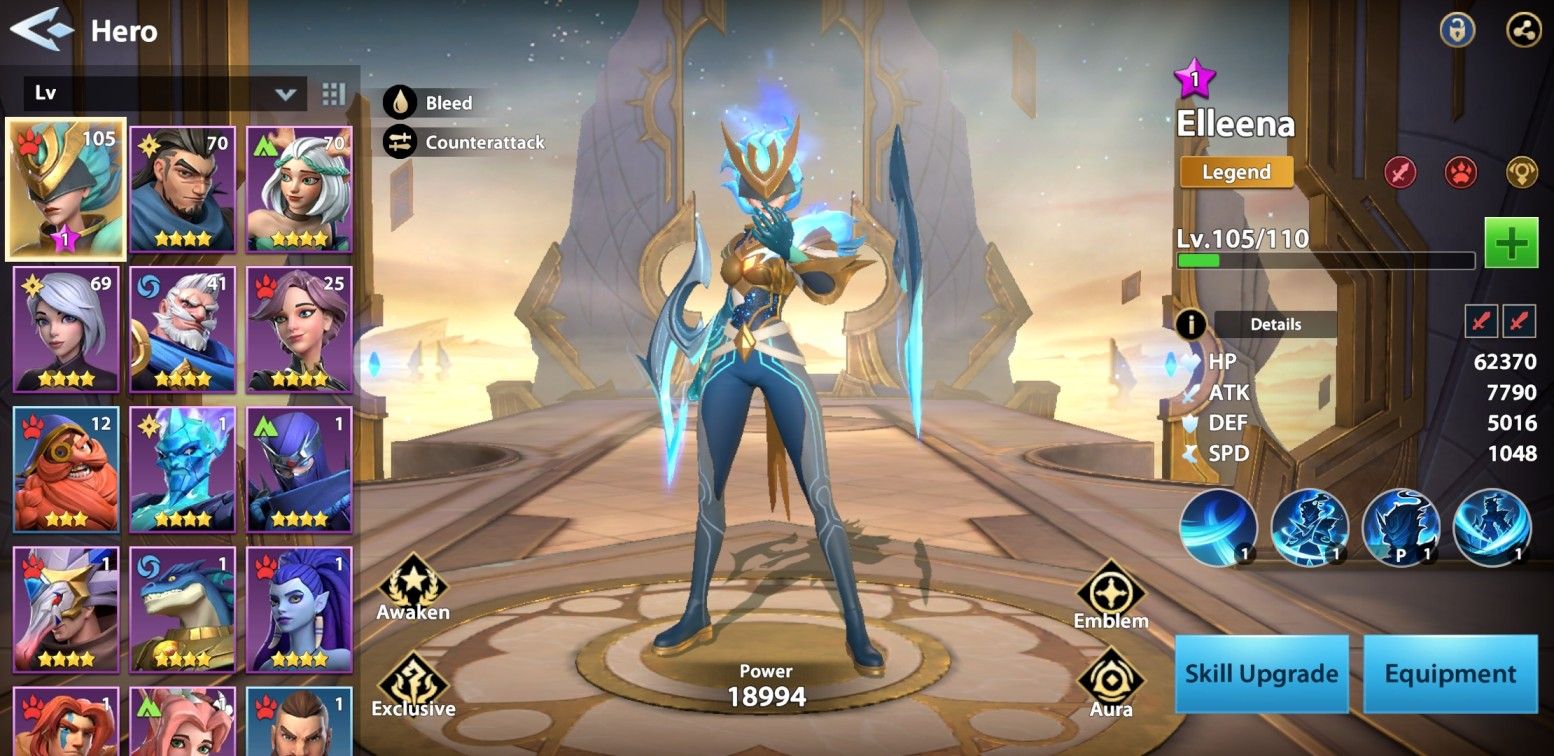
Task: Click the Skill Upgrade button
Action: (x=1260, y=673)
